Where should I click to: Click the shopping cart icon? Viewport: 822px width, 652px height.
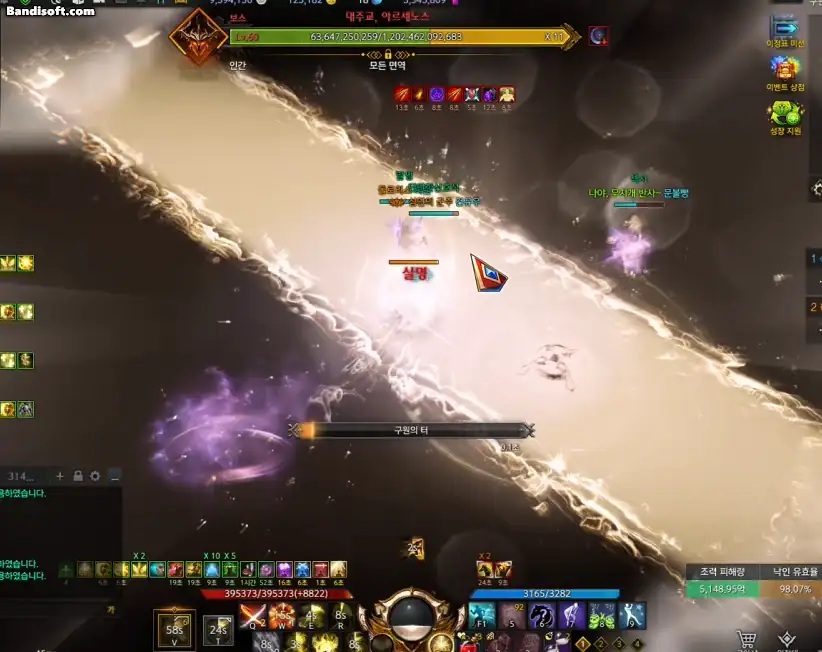coord(746,639)
